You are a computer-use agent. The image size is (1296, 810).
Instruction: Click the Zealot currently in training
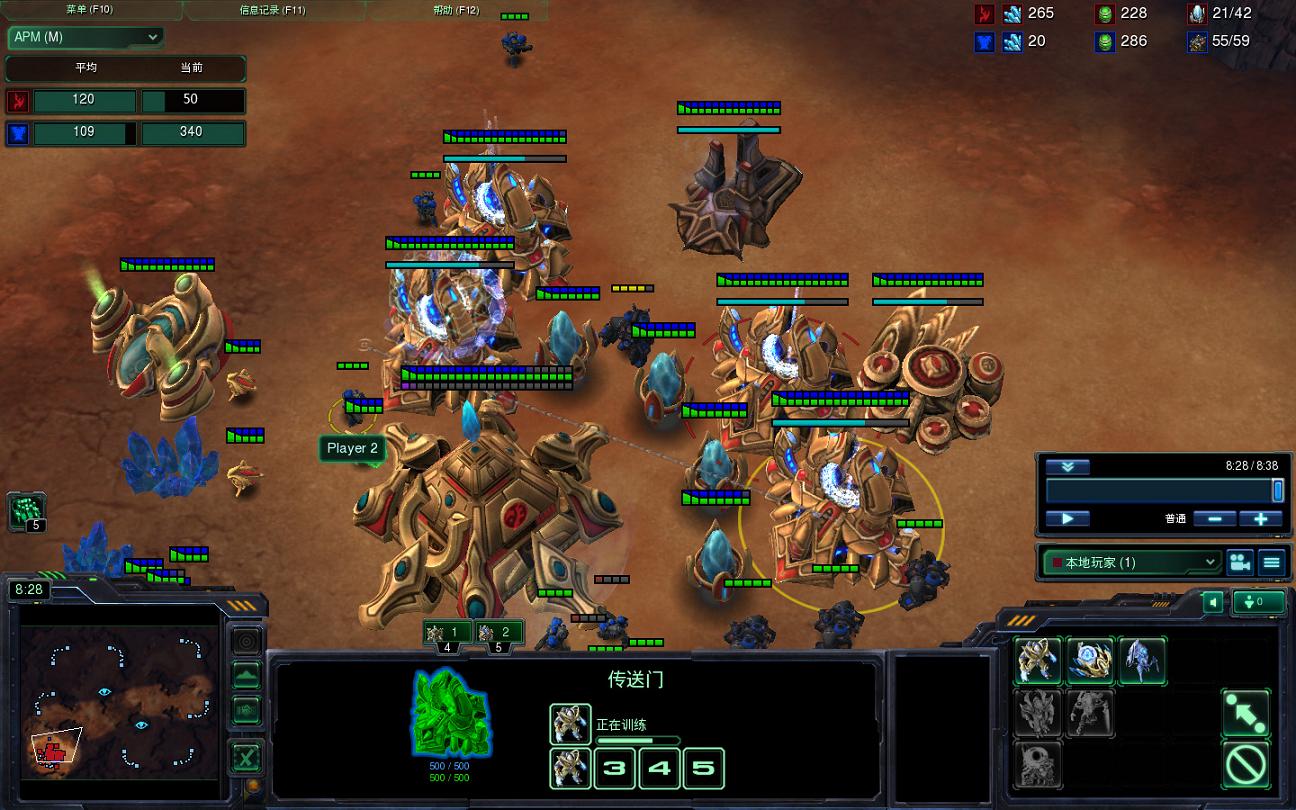coord(569,723)
